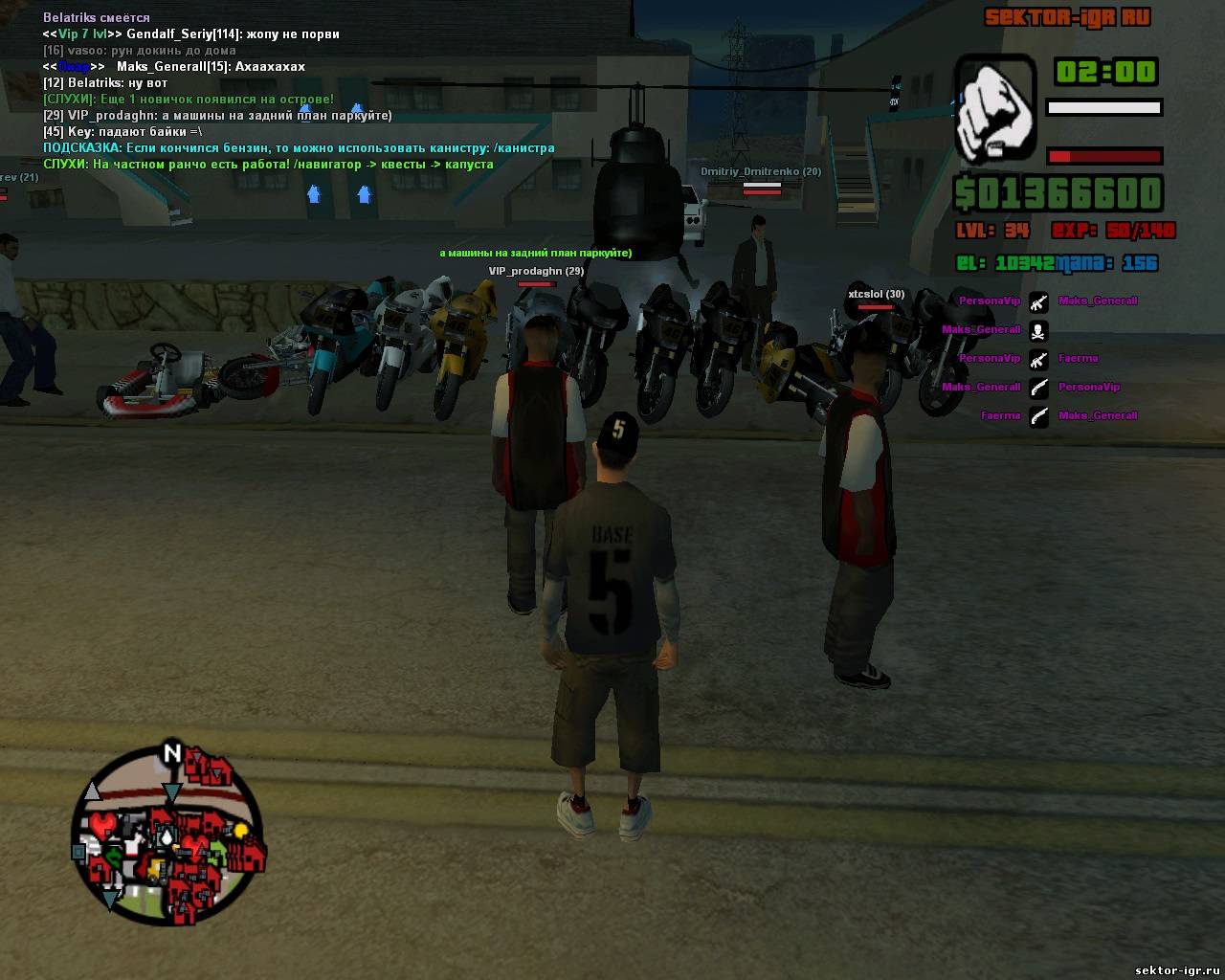1225x980 pixels.
Task: Click the fist weapon icon
Action: pyautogui.click(x=995, y=106)
